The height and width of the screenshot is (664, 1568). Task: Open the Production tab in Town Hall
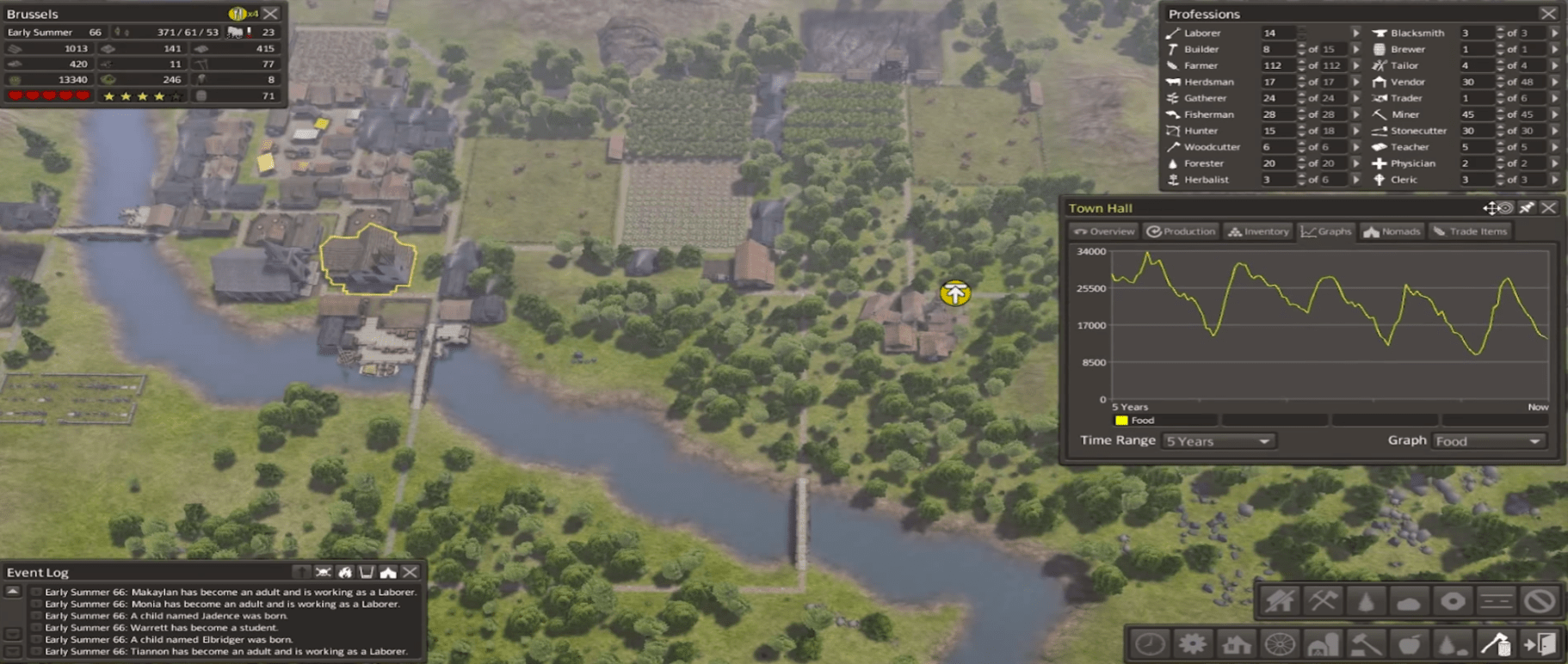point(1181,231)
